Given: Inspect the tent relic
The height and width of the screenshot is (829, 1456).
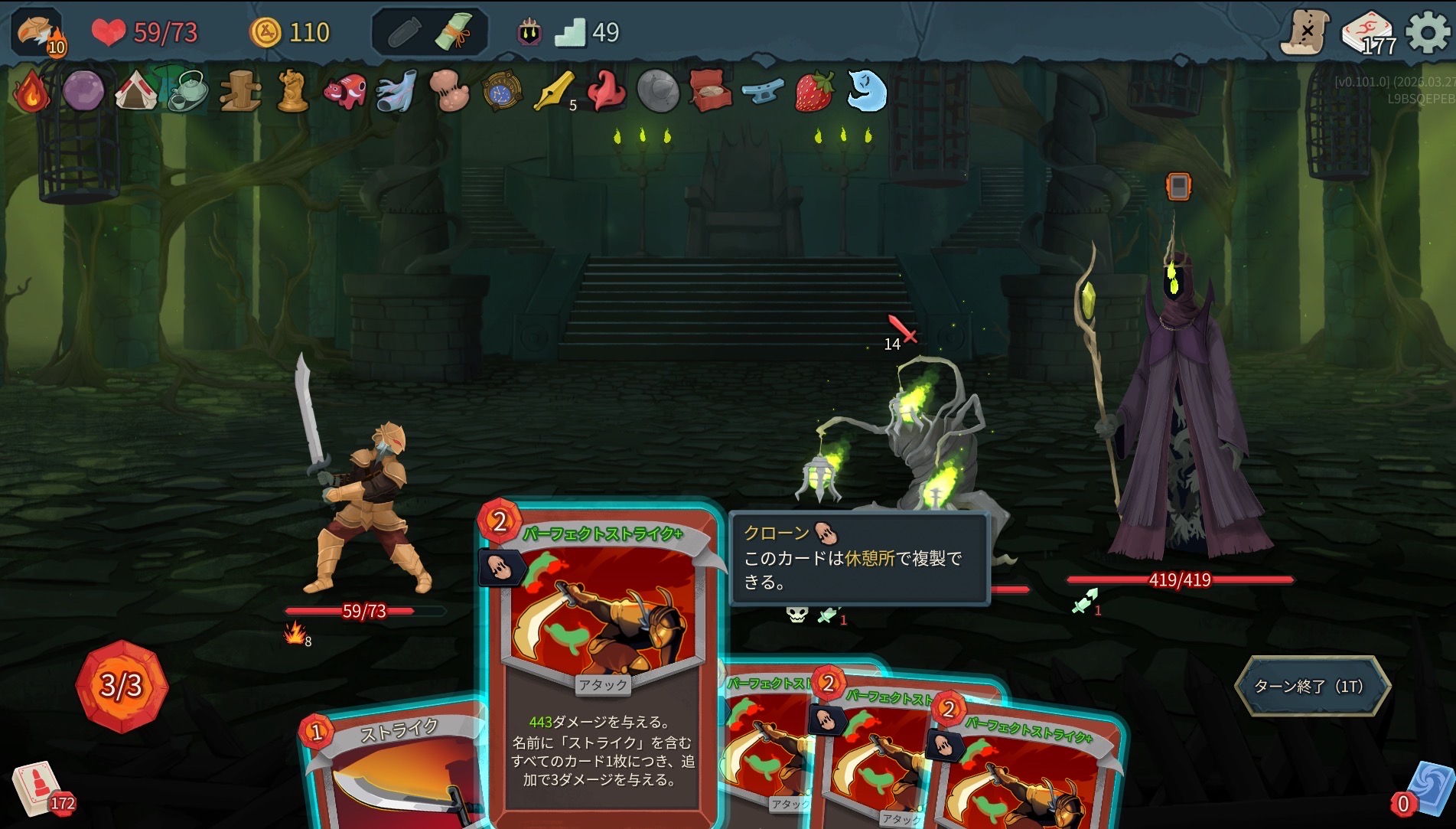Looking at the screenshot, I should [135, 91].
